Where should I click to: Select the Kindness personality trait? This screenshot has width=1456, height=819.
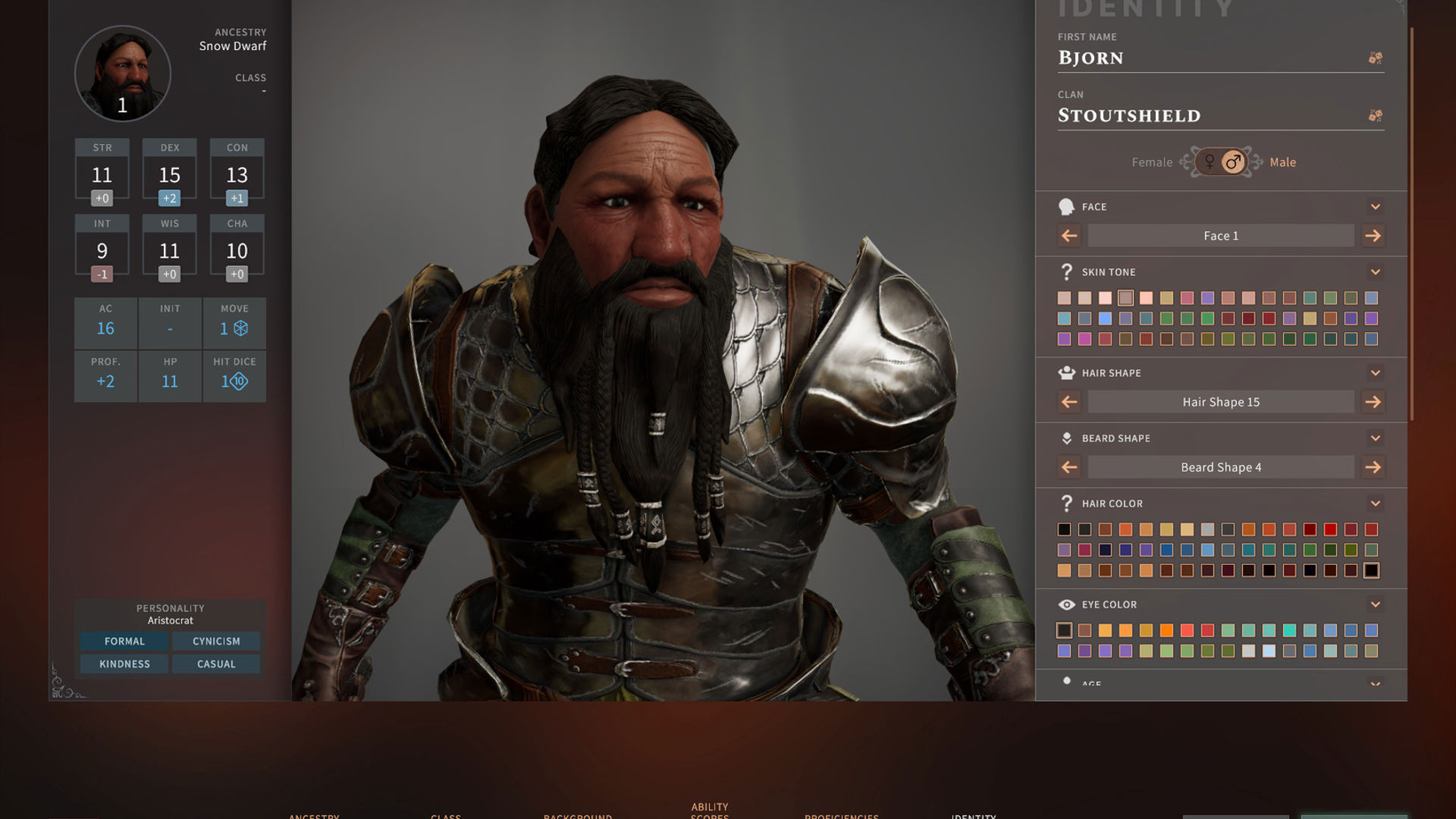[124, 664]
